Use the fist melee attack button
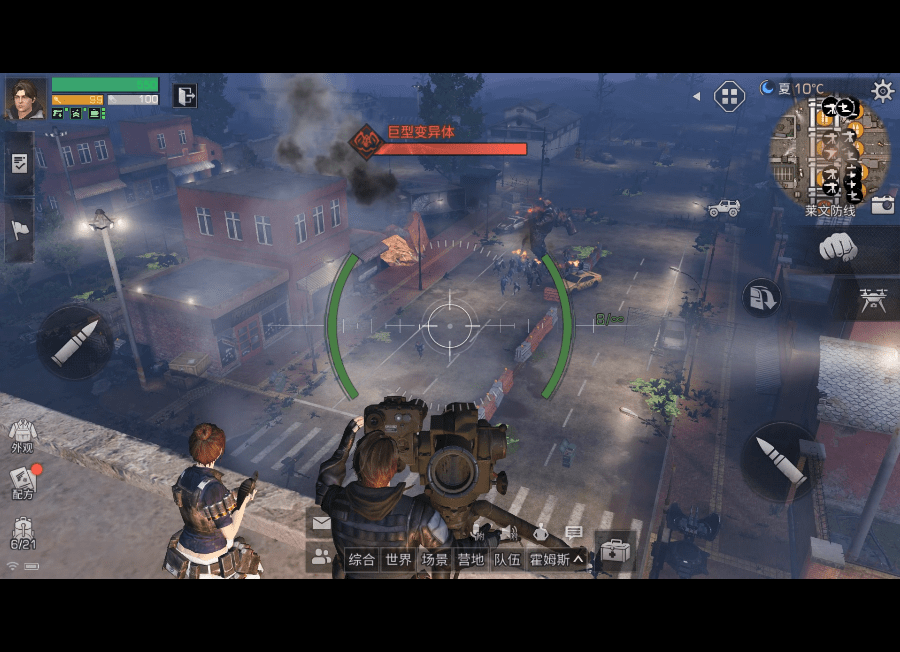The height and width of the screenshot is (652, 900). [838, 247]
